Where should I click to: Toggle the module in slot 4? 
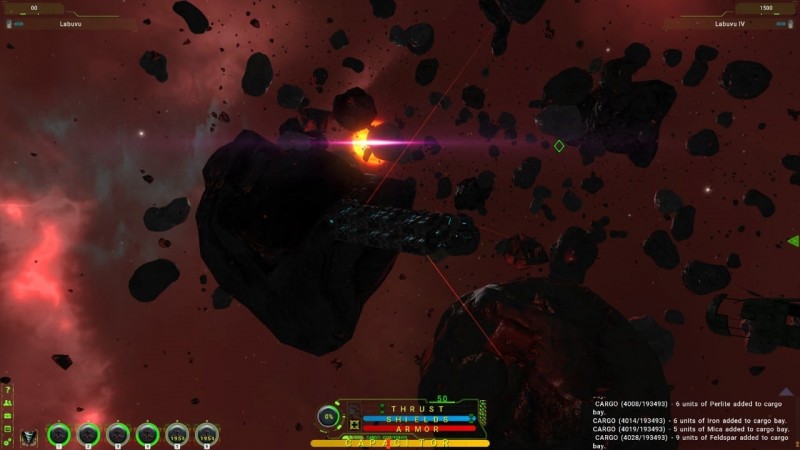click(x=148, y=435)
